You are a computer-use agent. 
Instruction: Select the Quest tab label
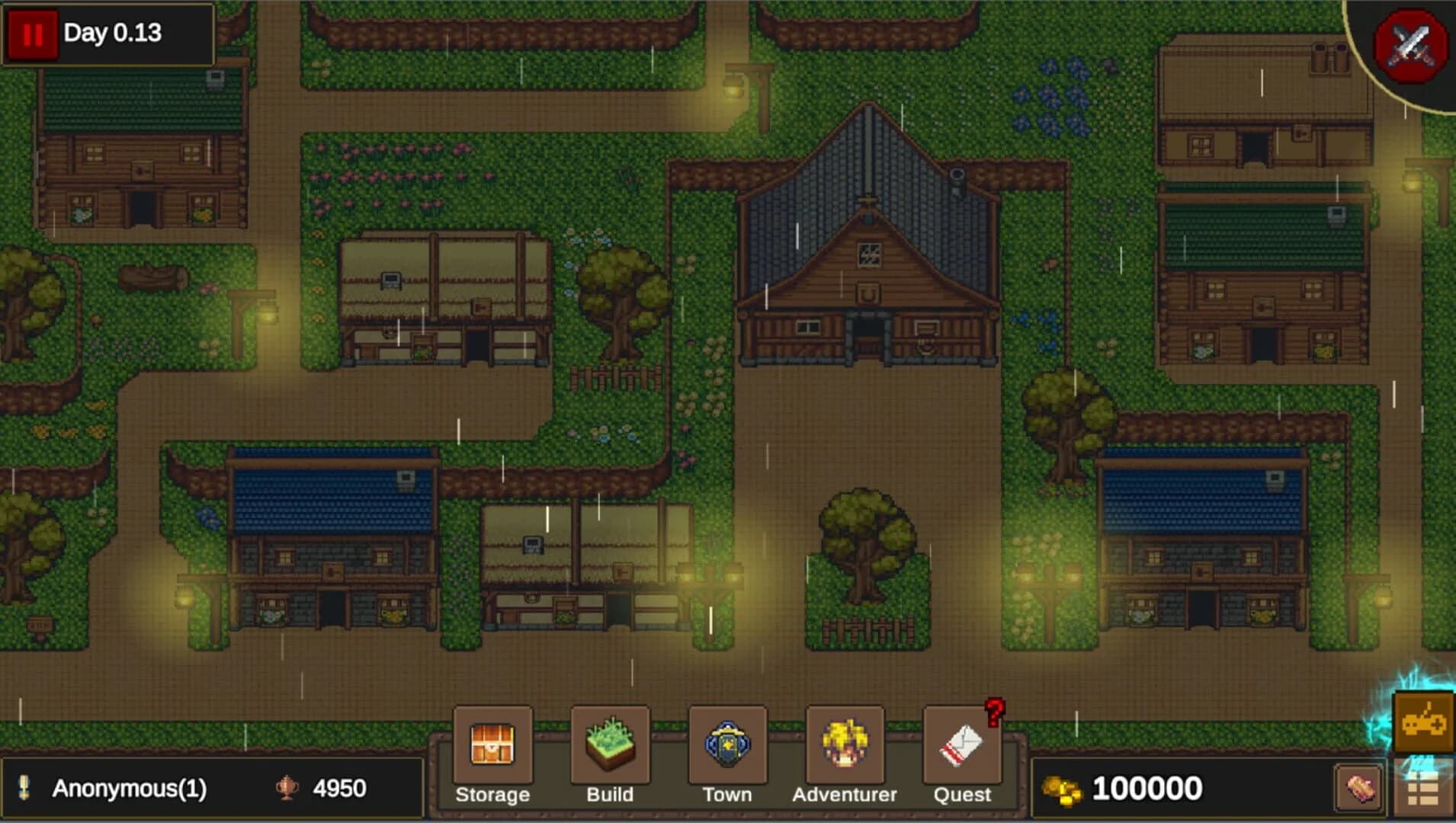pyautogui.click(x=962, y=795)
